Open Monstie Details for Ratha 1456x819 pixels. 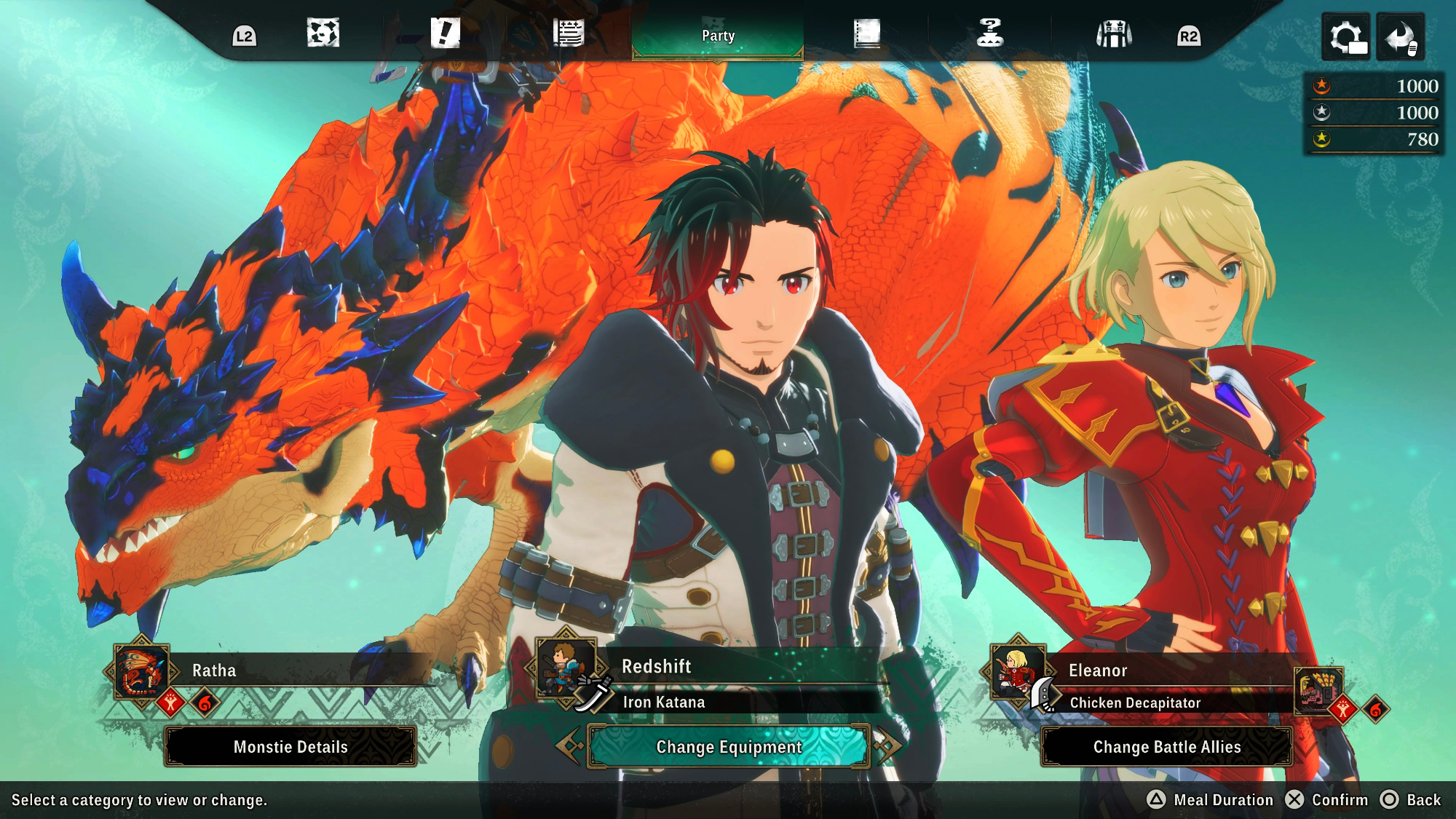[290, 747]
